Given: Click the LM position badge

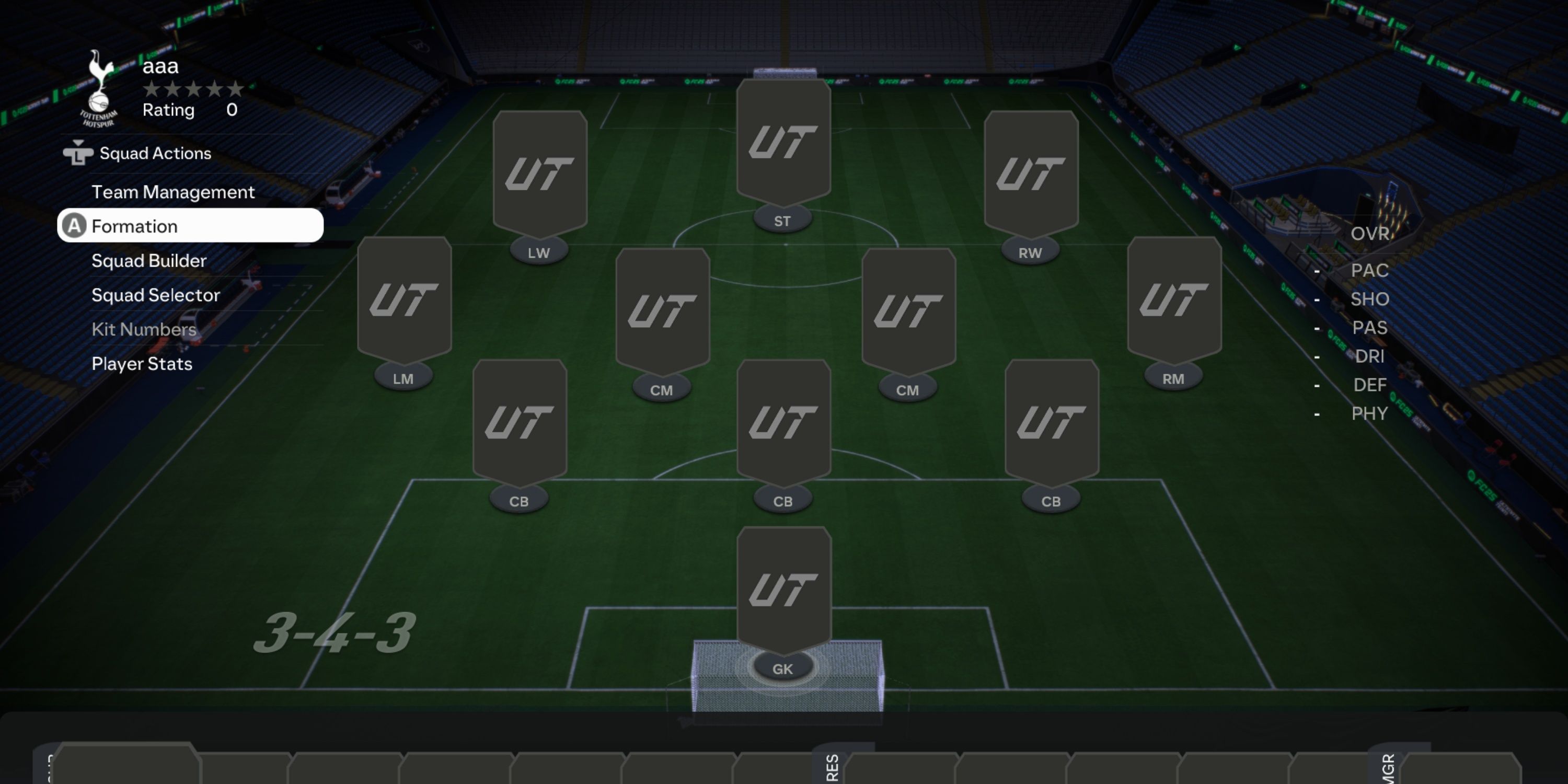Looking at the screenshot, I should click(x=403, y=377).
